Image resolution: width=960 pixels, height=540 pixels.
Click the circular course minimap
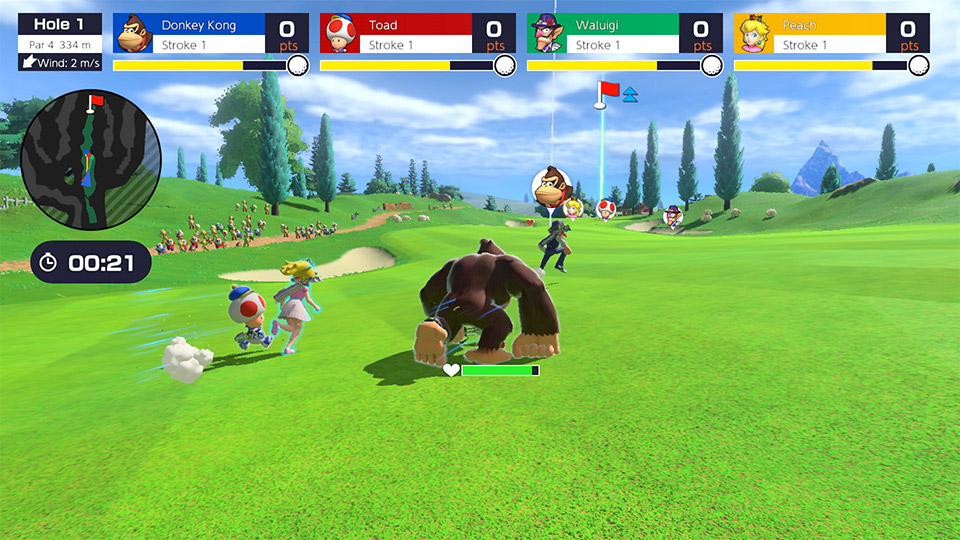click(x=91, y=160)
